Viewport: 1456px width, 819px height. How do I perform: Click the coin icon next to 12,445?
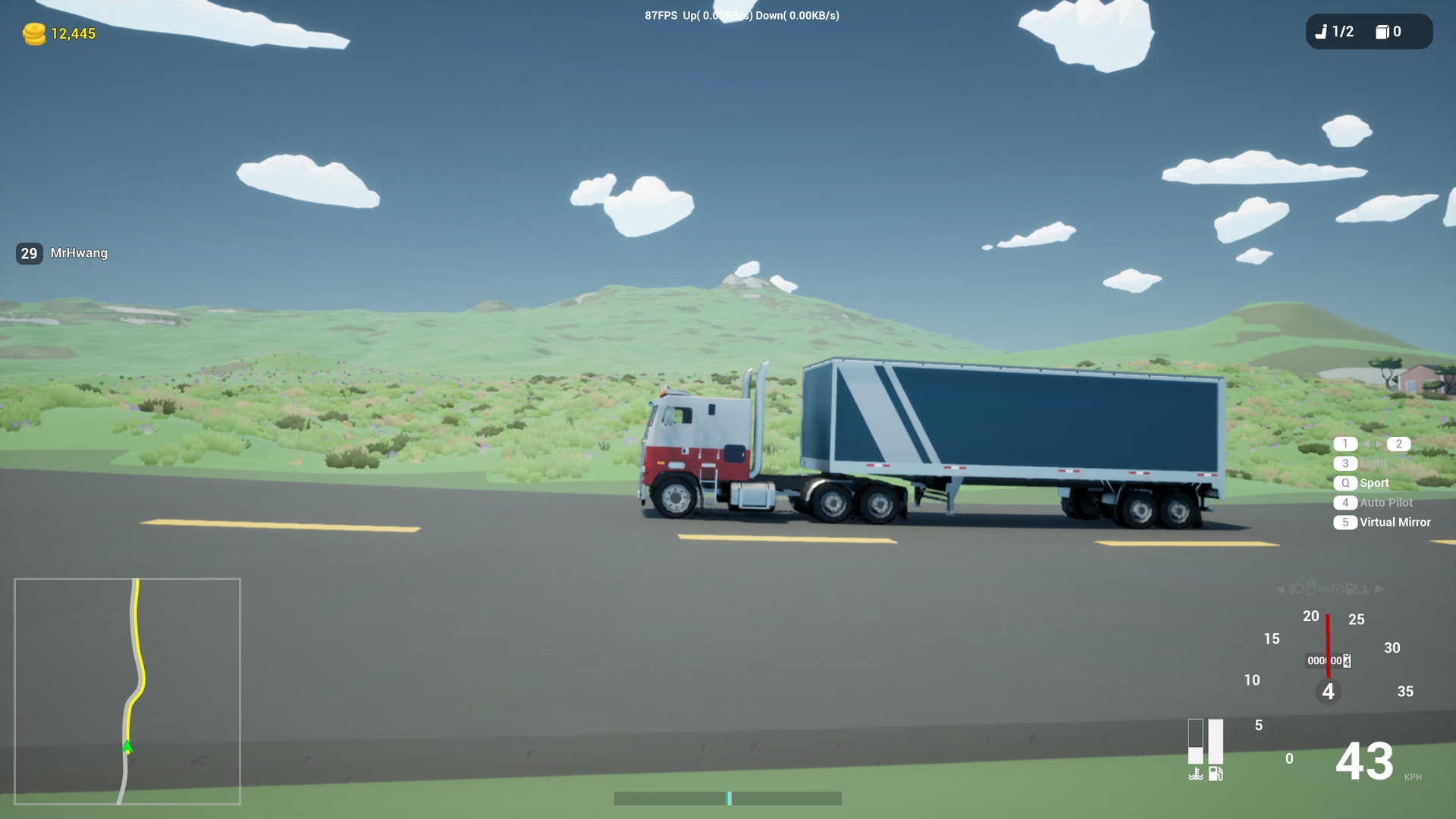click(33, 33)
